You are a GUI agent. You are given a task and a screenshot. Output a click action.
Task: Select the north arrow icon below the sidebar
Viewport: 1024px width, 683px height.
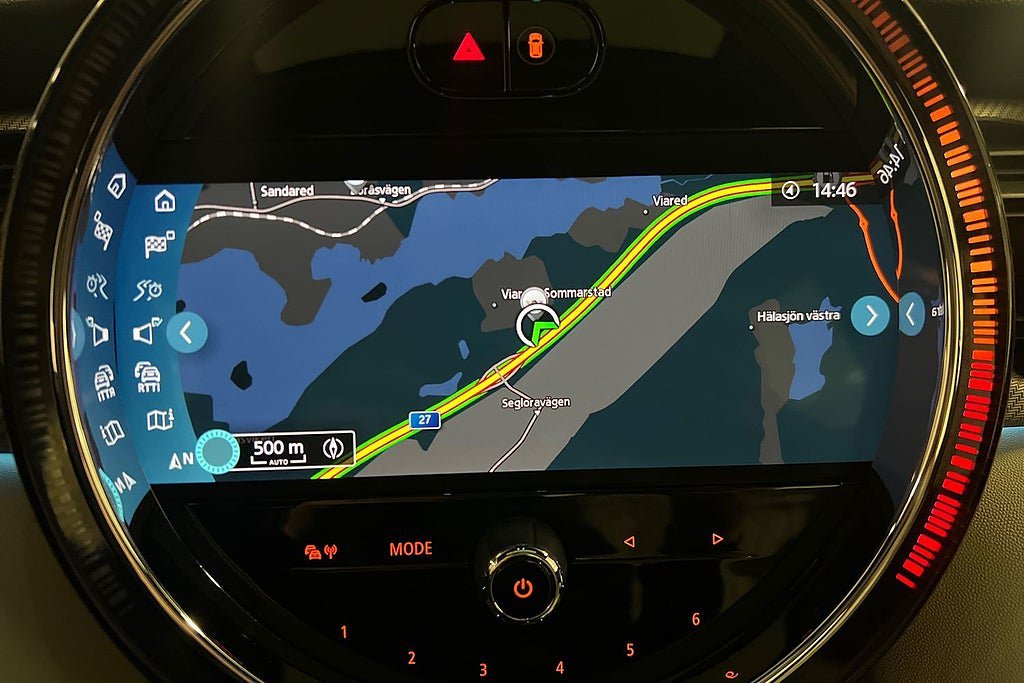pos(181,461)
